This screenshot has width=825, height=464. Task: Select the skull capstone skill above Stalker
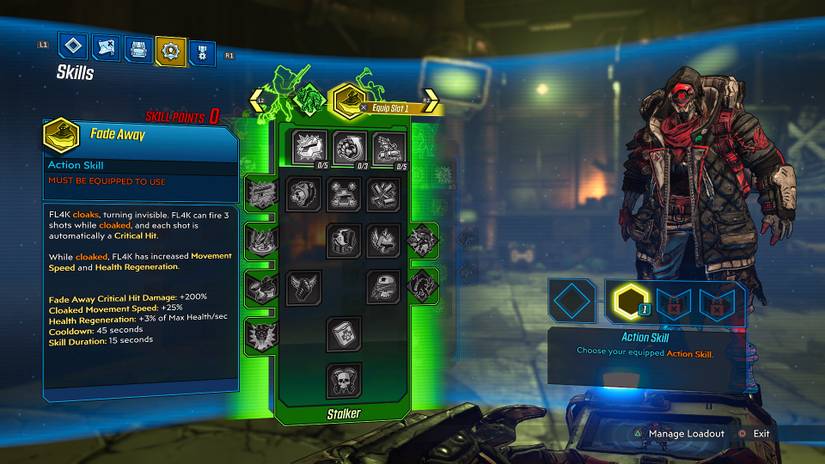point(344,380)
